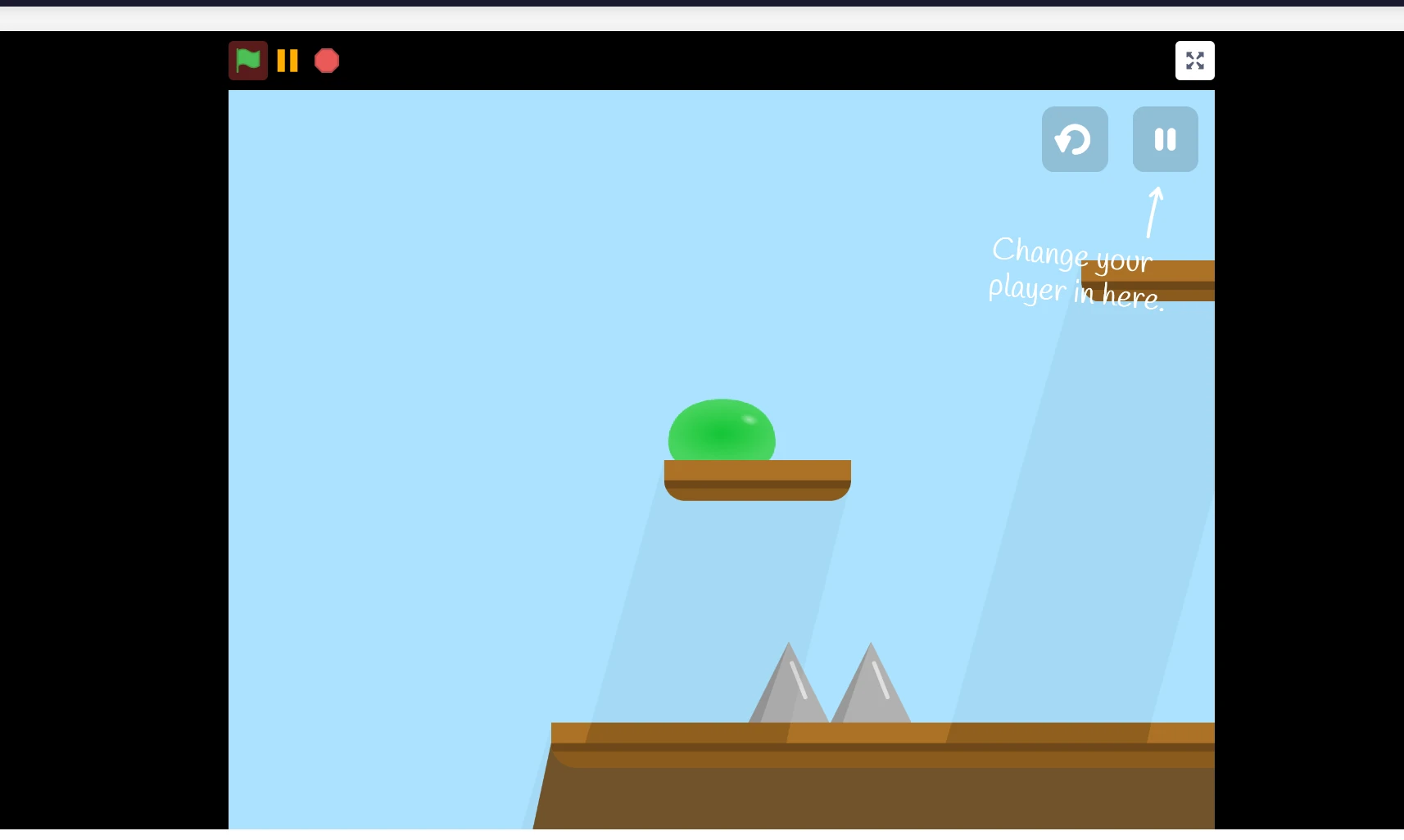Relaunch scripts by clicking the green flag again
The width and height of the screenshot is (1404, 840).
coord(247,60)
